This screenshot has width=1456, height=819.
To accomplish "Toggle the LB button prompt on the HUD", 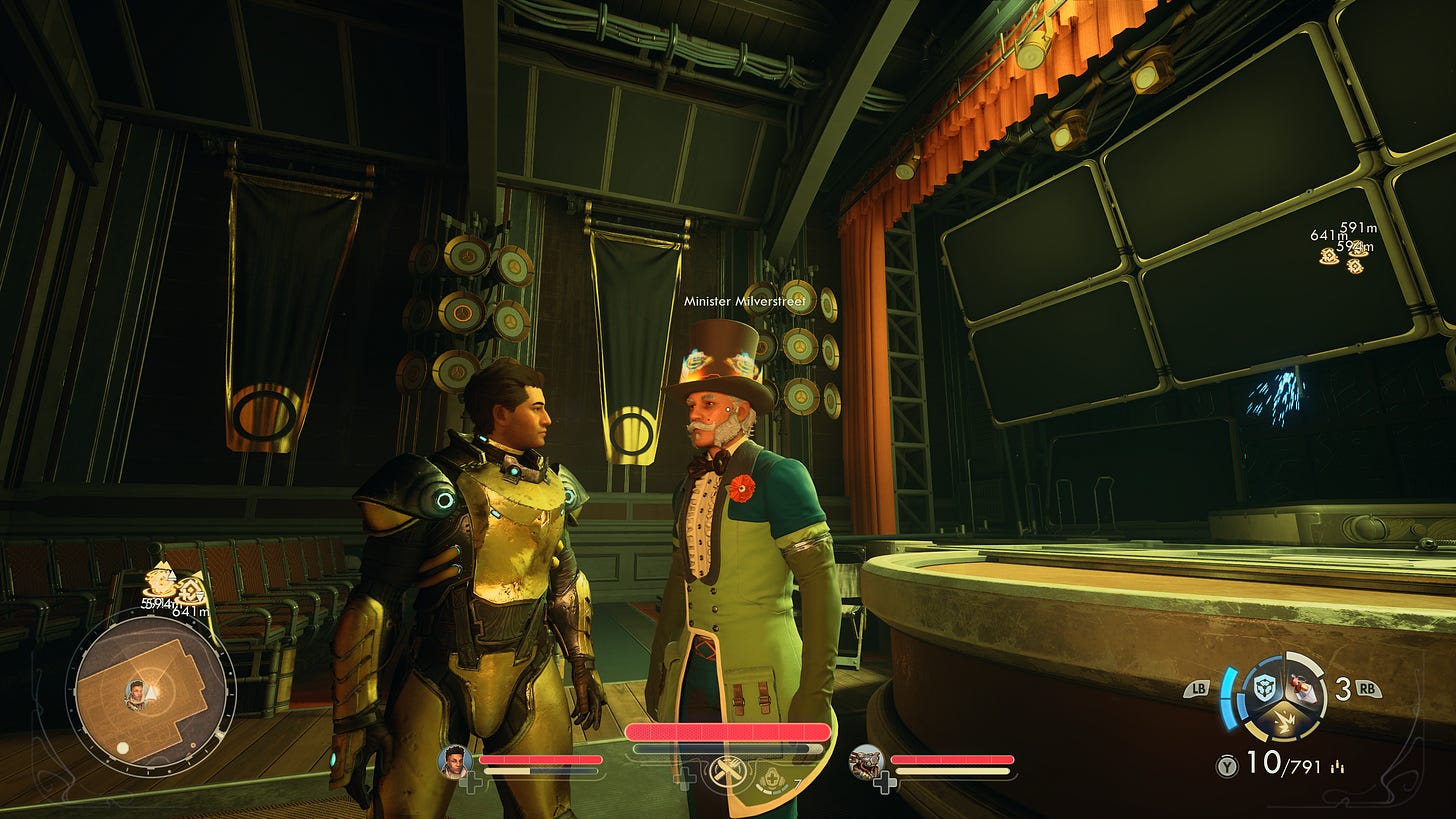I will point(1199,689).
